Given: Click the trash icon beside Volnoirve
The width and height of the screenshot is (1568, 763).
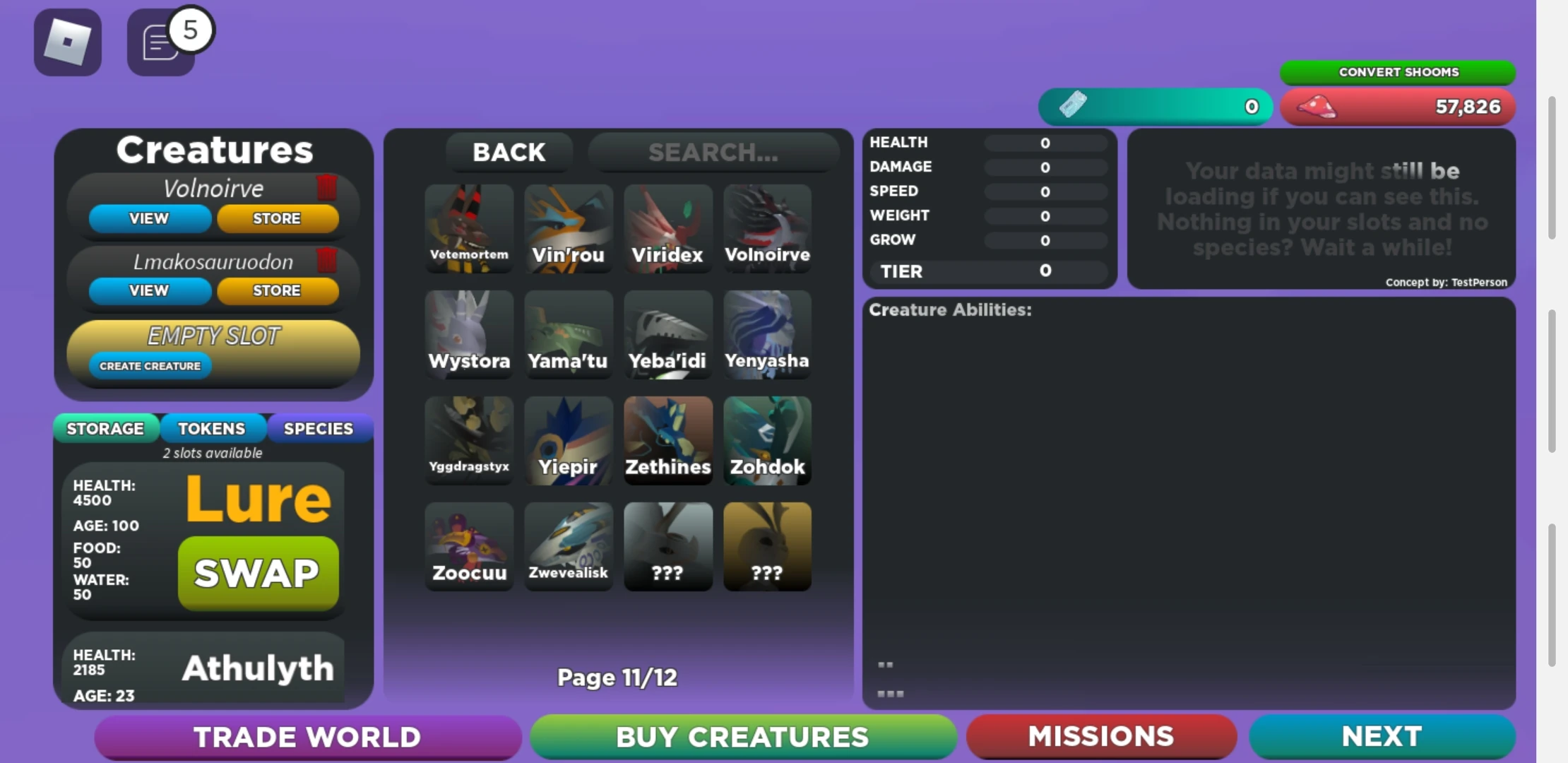Looking at the screenshot, I should pyautogui.click(x=326, y=188).
